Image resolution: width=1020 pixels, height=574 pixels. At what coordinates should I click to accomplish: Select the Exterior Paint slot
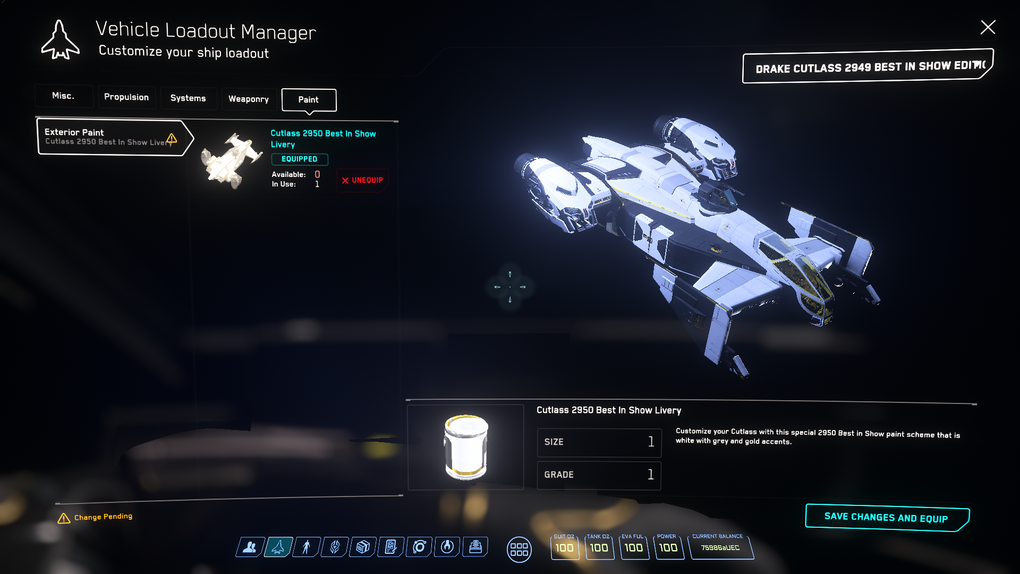(110, 137)
